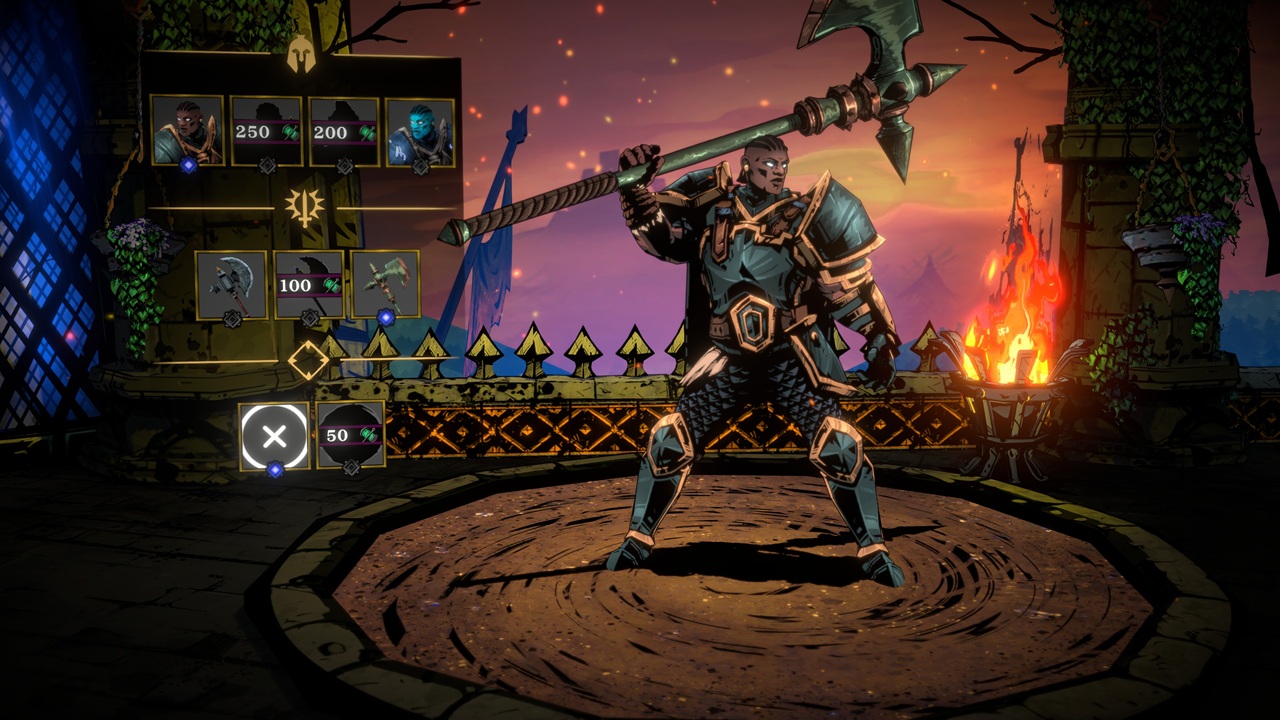Choose the X no-effect option

[275, 436]
